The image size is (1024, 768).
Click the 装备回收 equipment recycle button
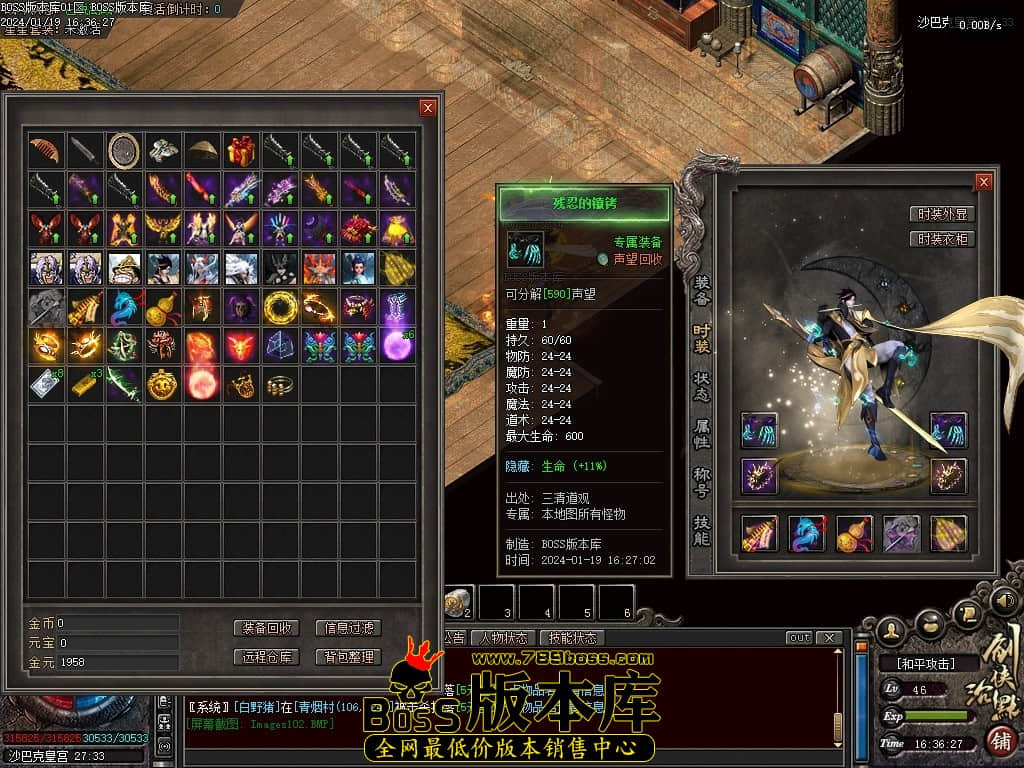pyautogui.click(x=267, y=628)
